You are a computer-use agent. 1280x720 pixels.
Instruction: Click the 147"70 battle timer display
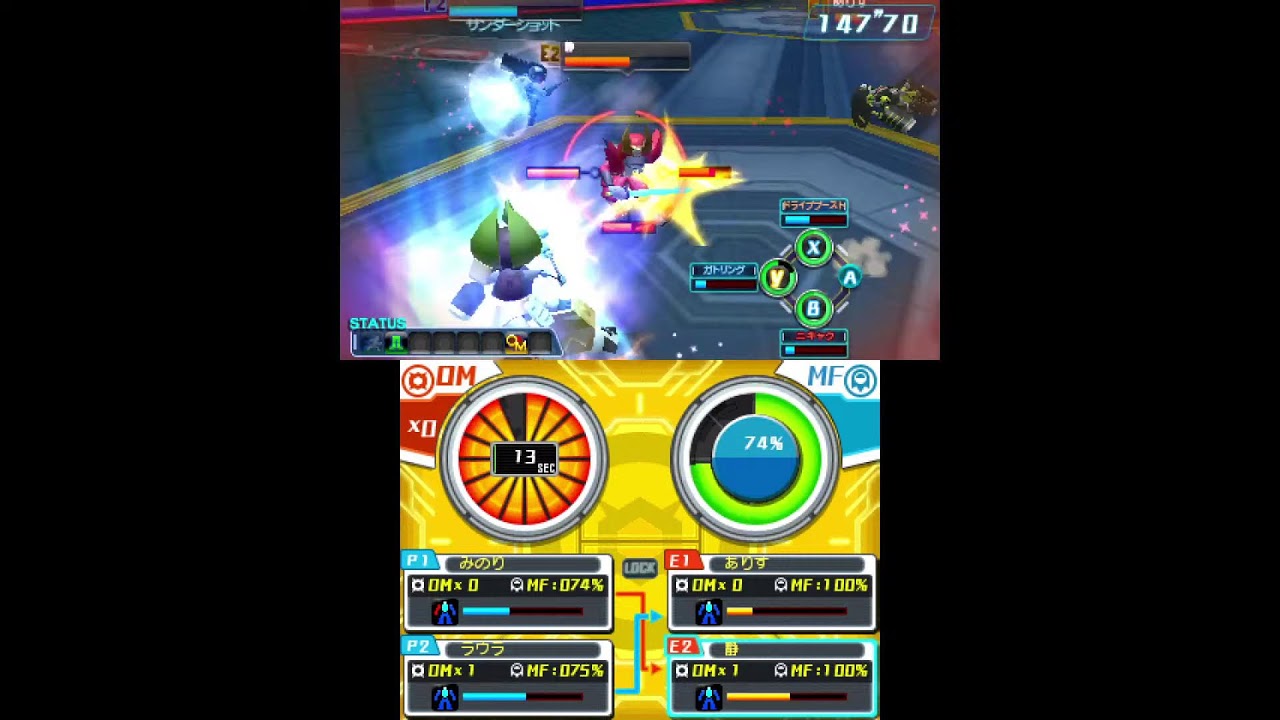tap(869, 25)
